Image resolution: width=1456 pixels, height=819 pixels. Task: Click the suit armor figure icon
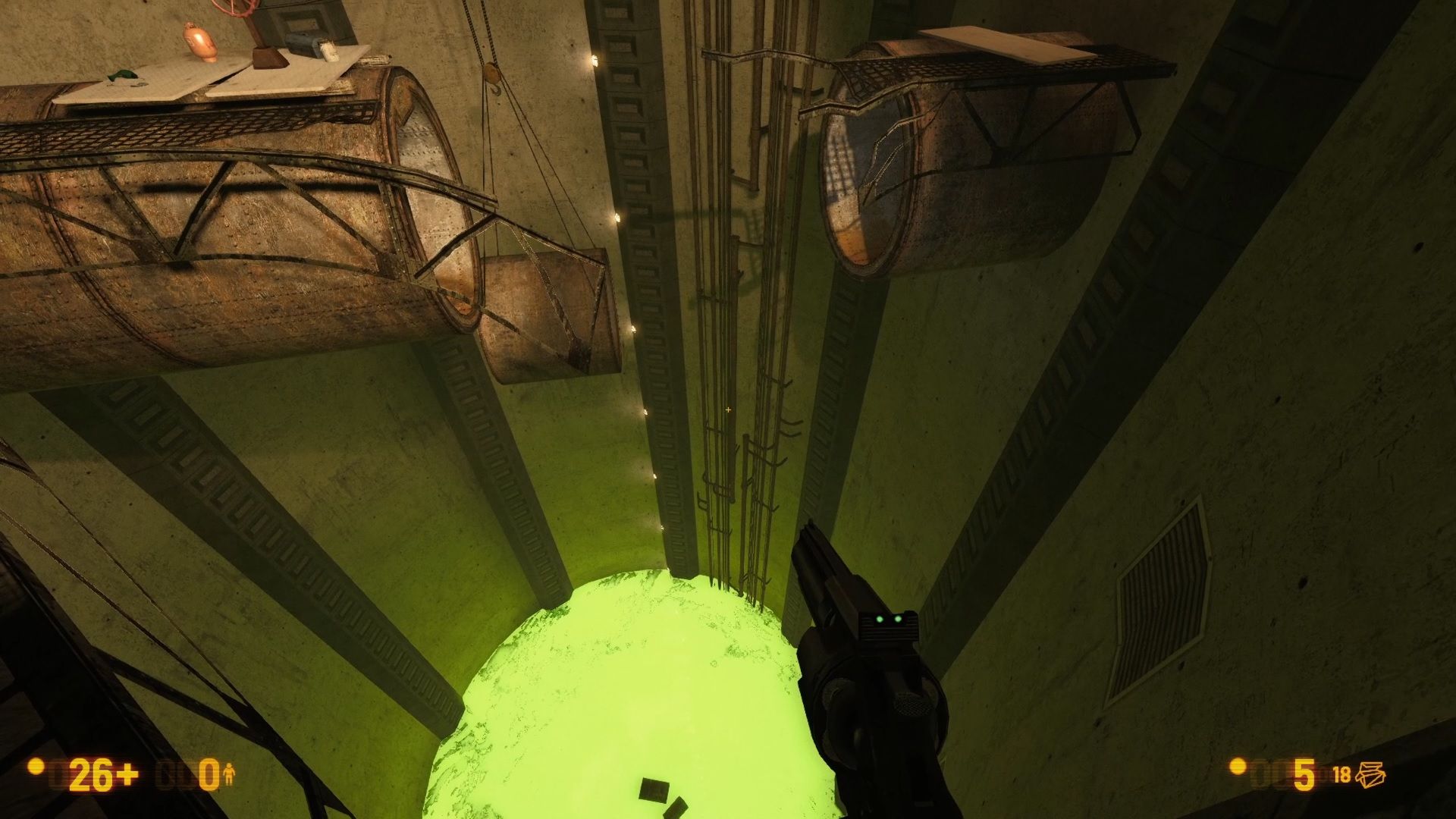click(230, 773)
